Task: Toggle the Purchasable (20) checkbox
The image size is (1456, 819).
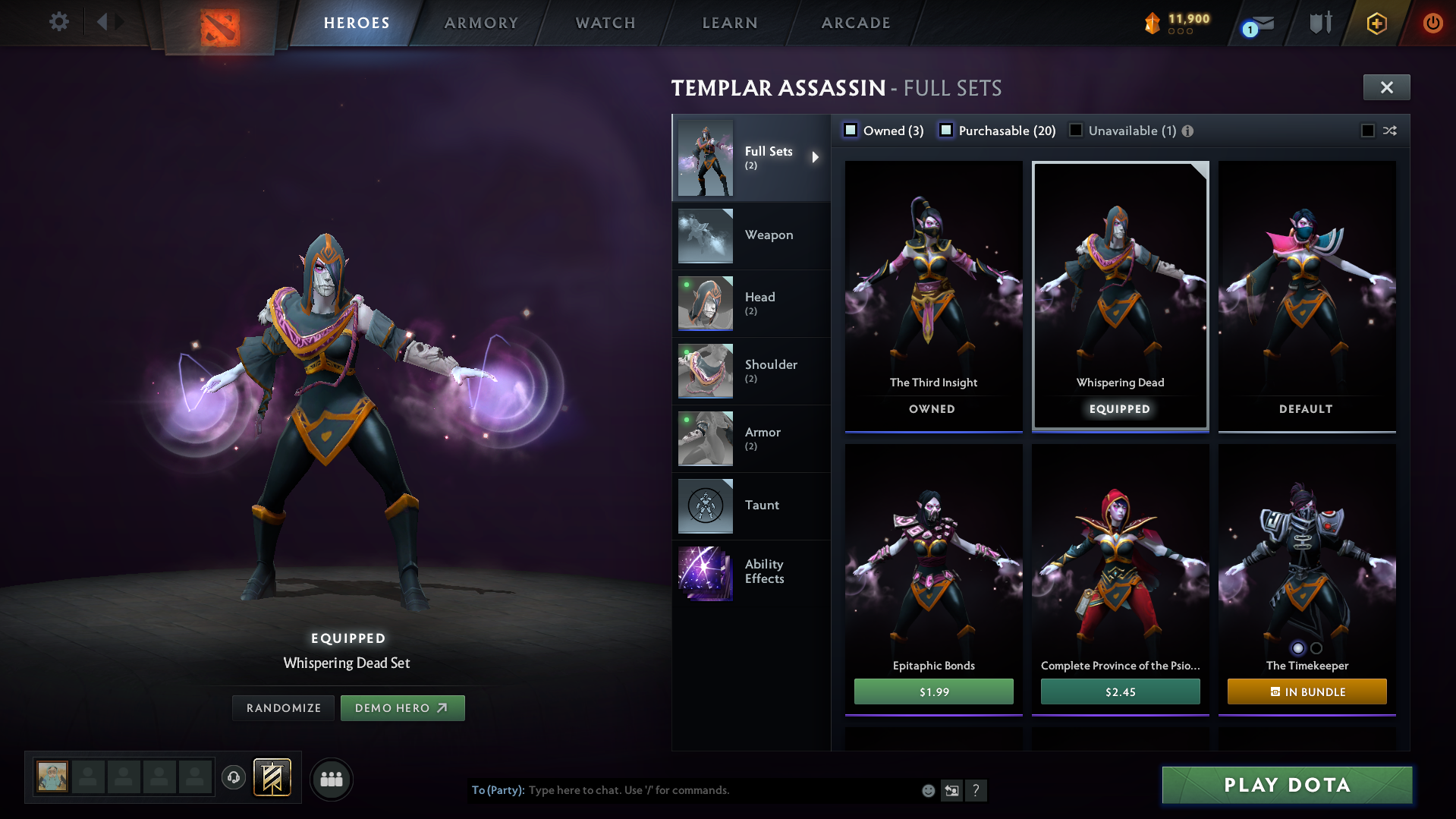Action: [946, 130]
